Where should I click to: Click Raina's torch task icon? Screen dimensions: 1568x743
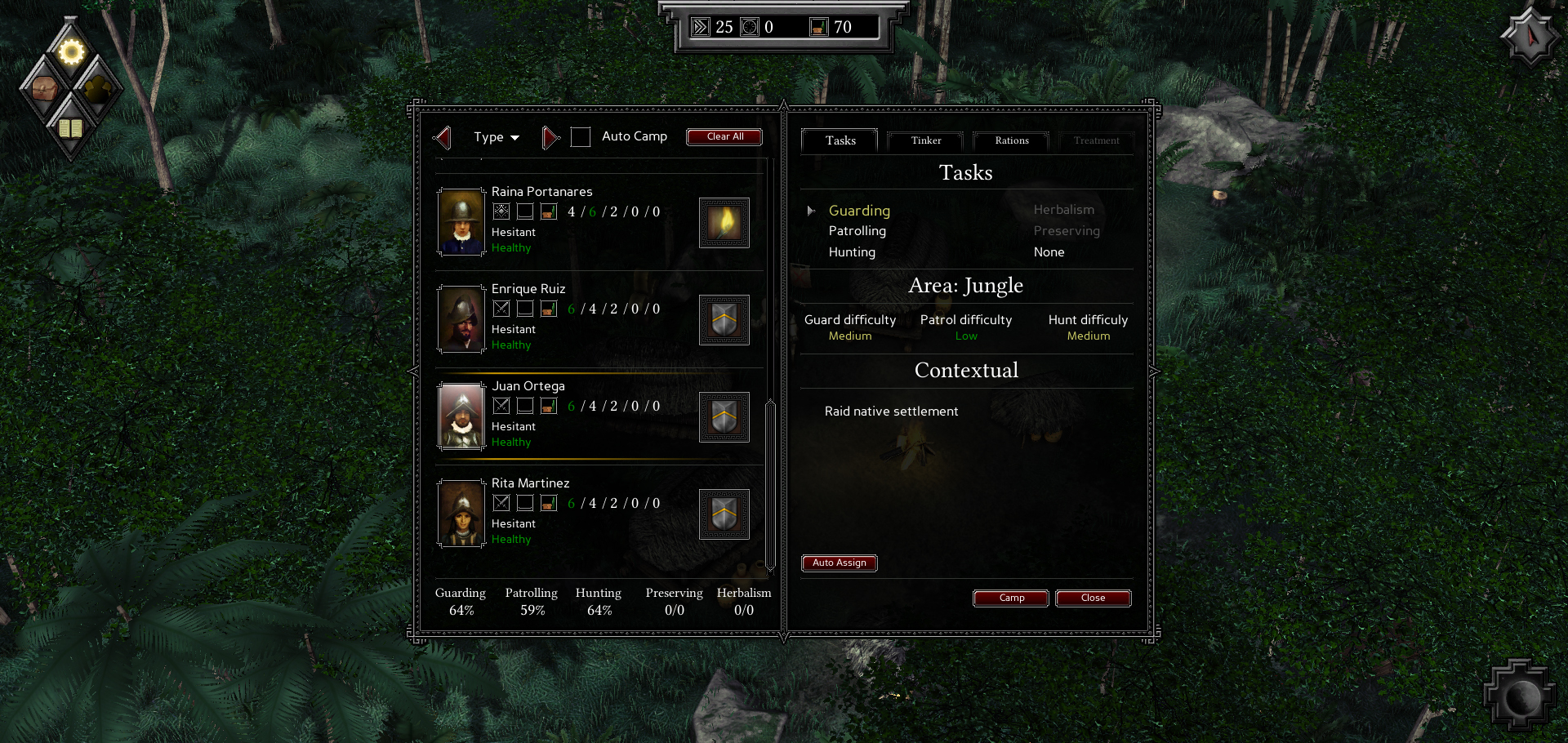(x=724, y=223)
